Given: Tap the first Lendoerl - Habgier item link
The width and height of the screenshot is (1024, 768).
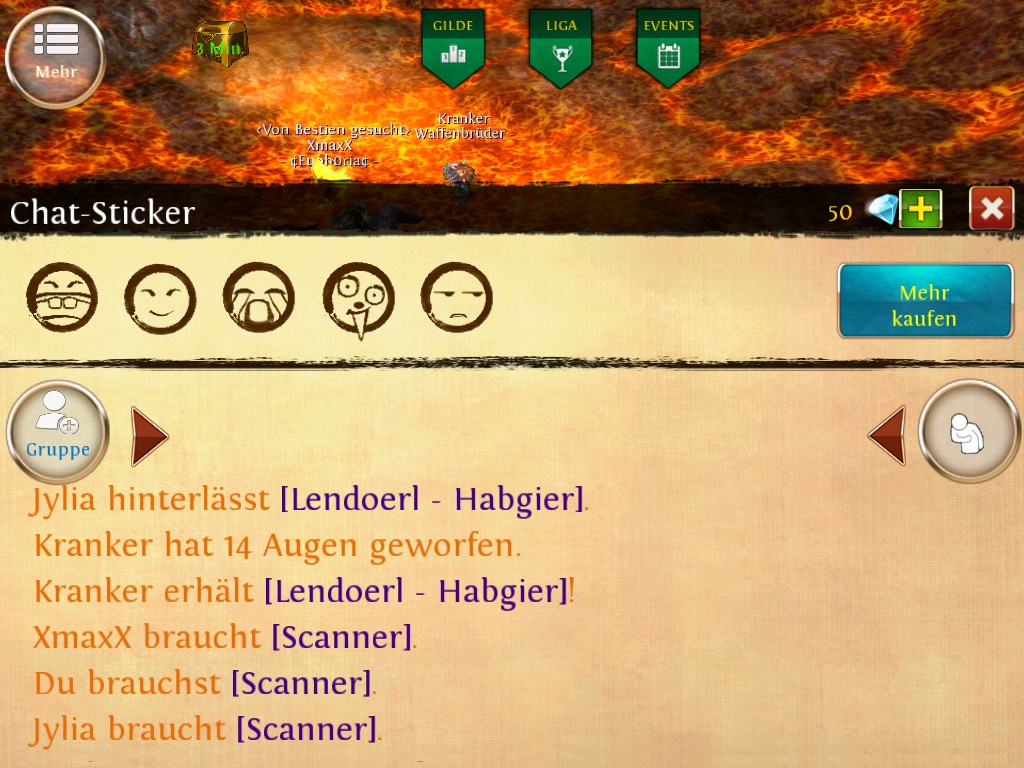Looking at the screenshot, I should tap(431, 499).
